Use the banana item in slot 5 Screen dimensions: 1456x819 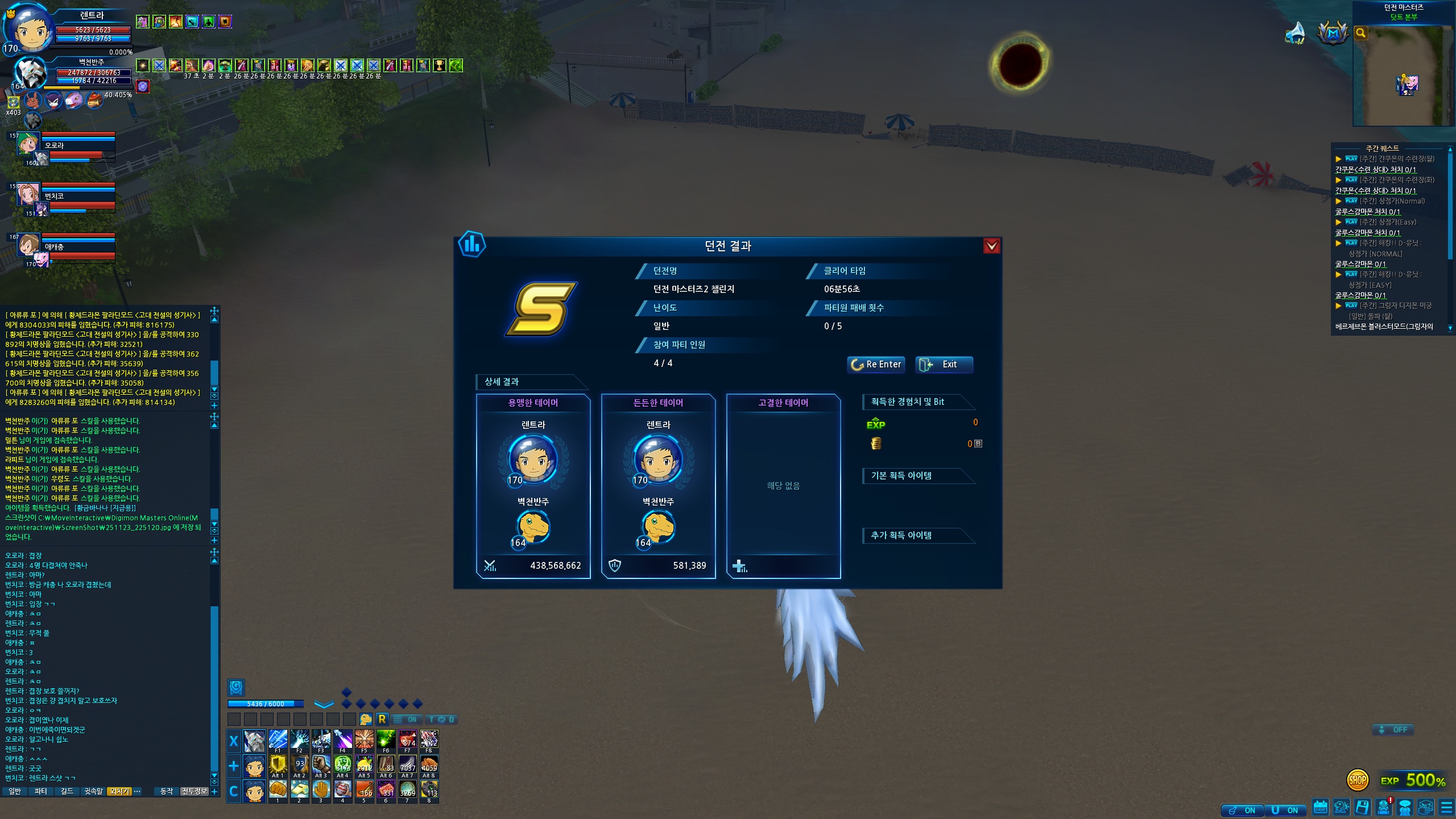[x=364, y=789]
